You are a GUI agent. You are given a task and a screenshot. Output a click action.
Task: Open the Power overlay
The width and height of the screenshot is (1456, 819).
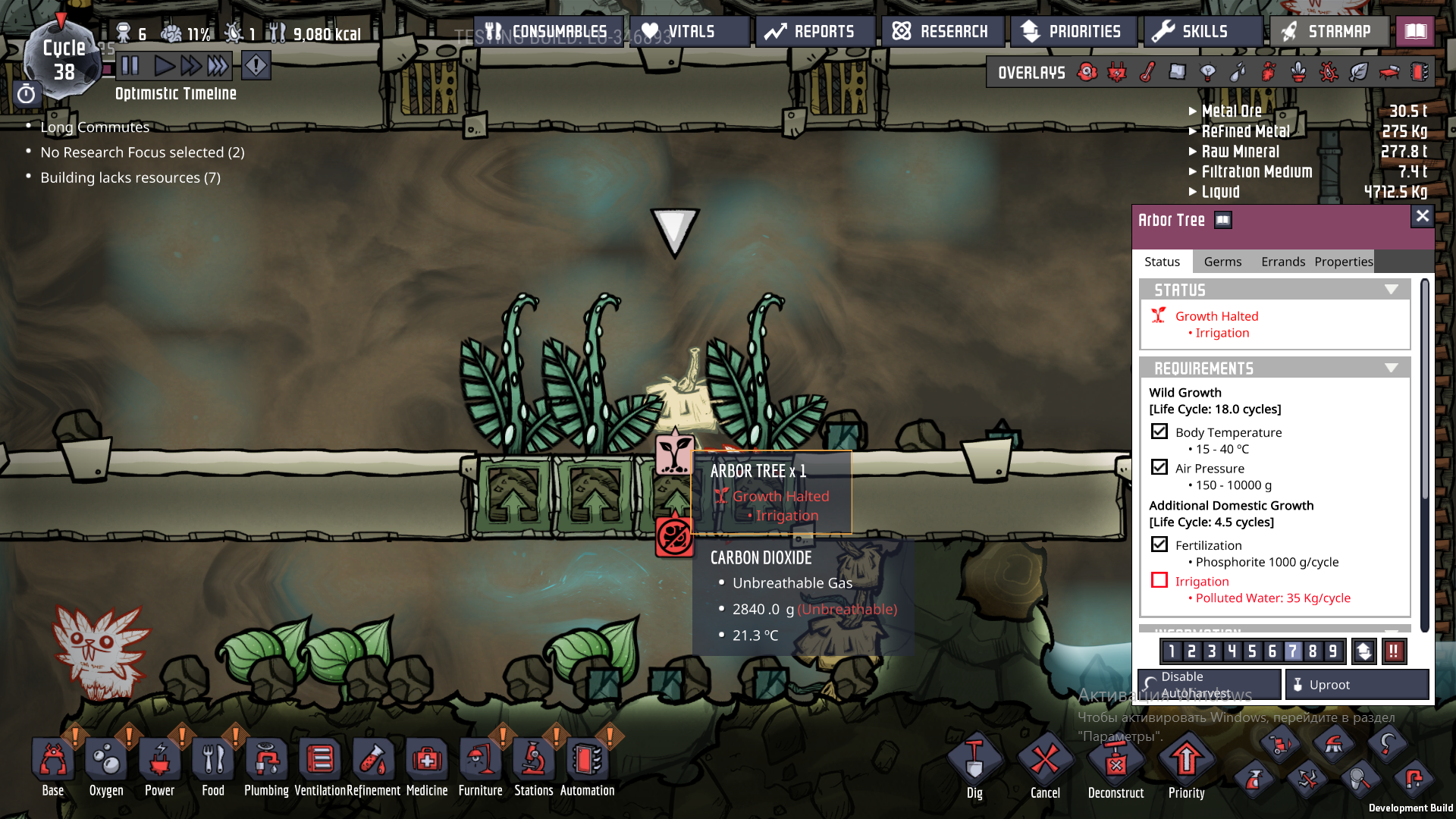(x=1116, y=72)
